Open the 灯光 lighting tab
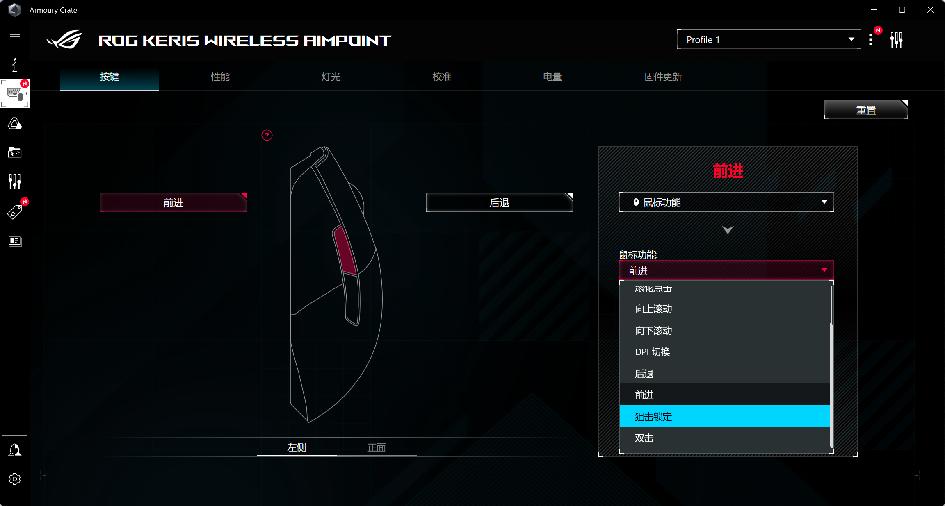The image size is (945, 506). coord(331,77)
